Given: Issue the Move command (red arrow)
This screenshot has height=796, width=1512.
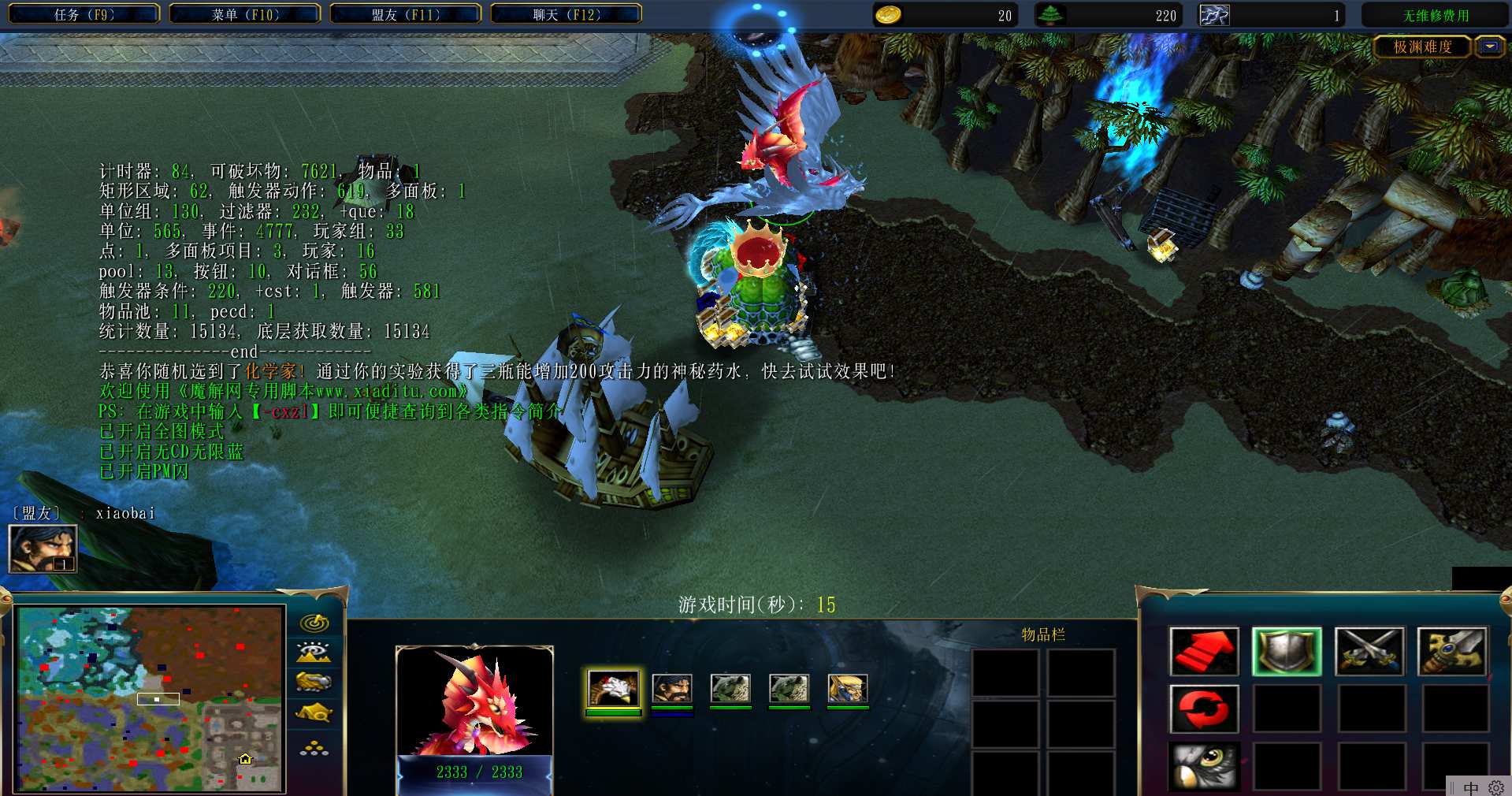Looking at the screenshot, I should point(1204,652).
